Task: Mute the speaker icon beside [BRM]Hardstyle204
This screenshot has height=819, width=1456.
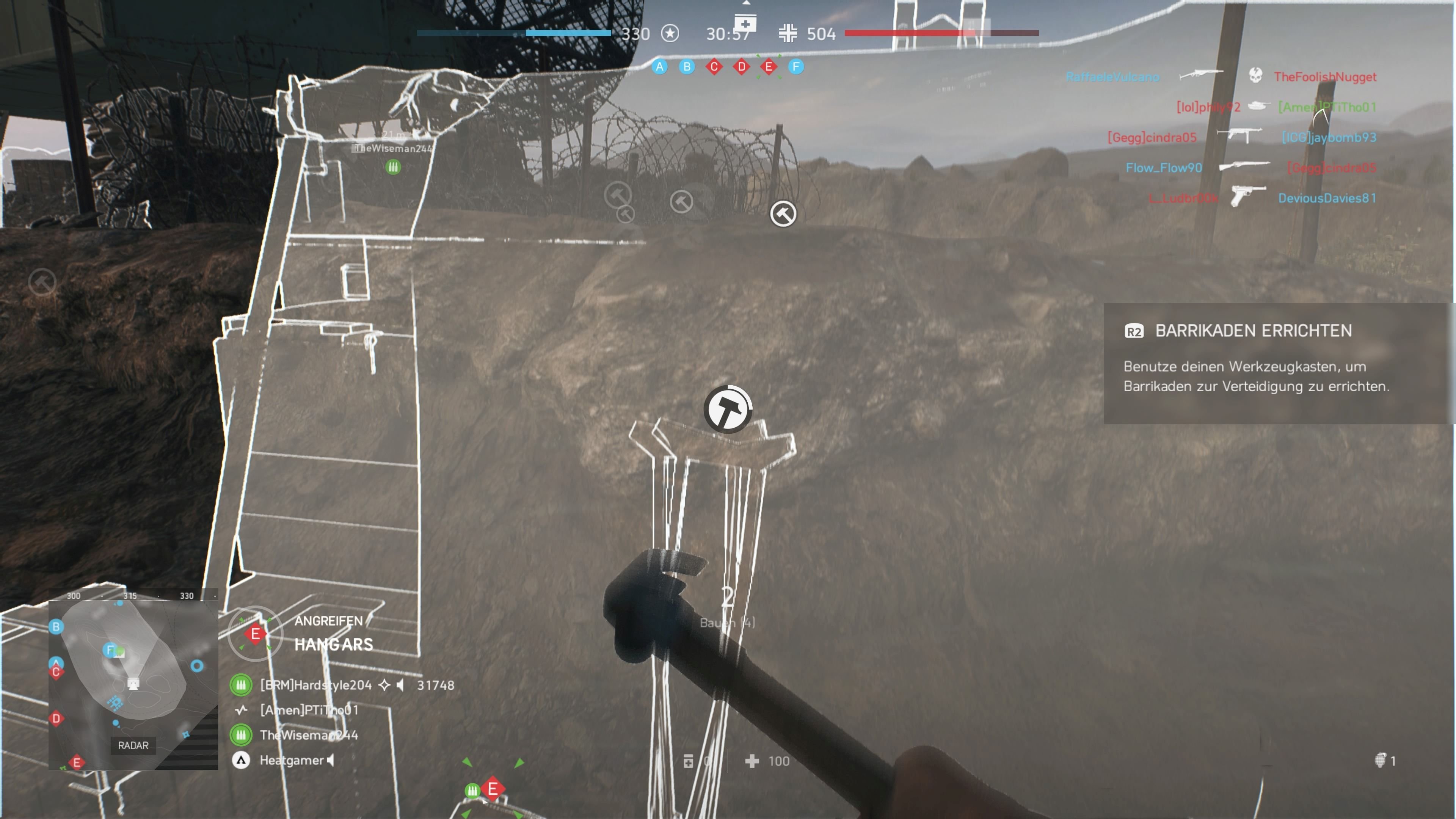Action: coord(401,685)
